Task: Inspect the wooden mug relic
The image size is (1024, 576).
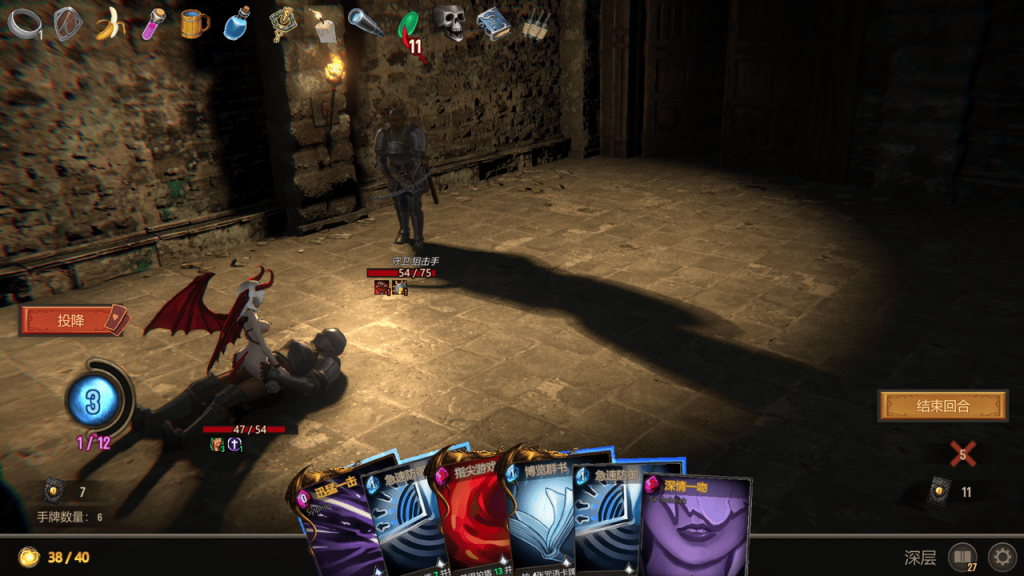Action: pos(195,23)
